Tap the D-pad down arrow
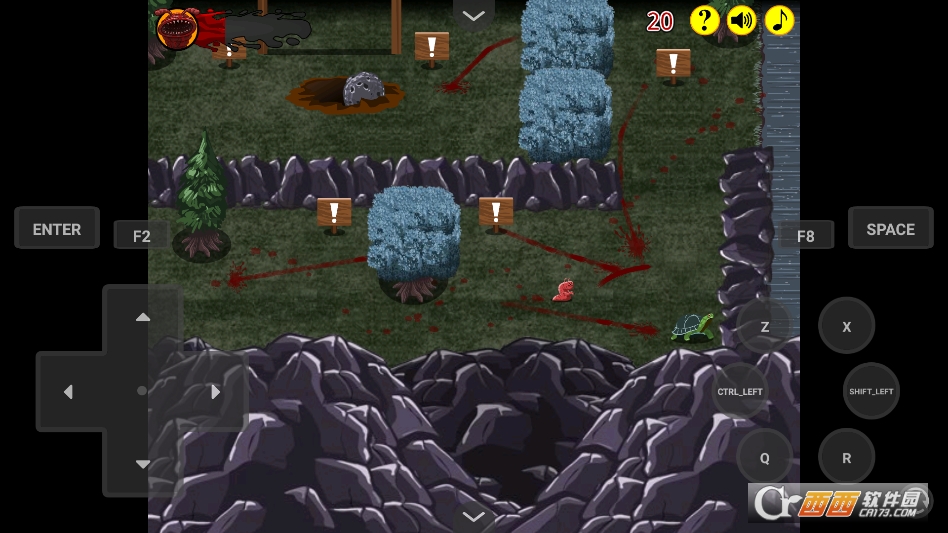Image resolution: width=948 pixels, height=533 pixels. [x=143, y=464]
